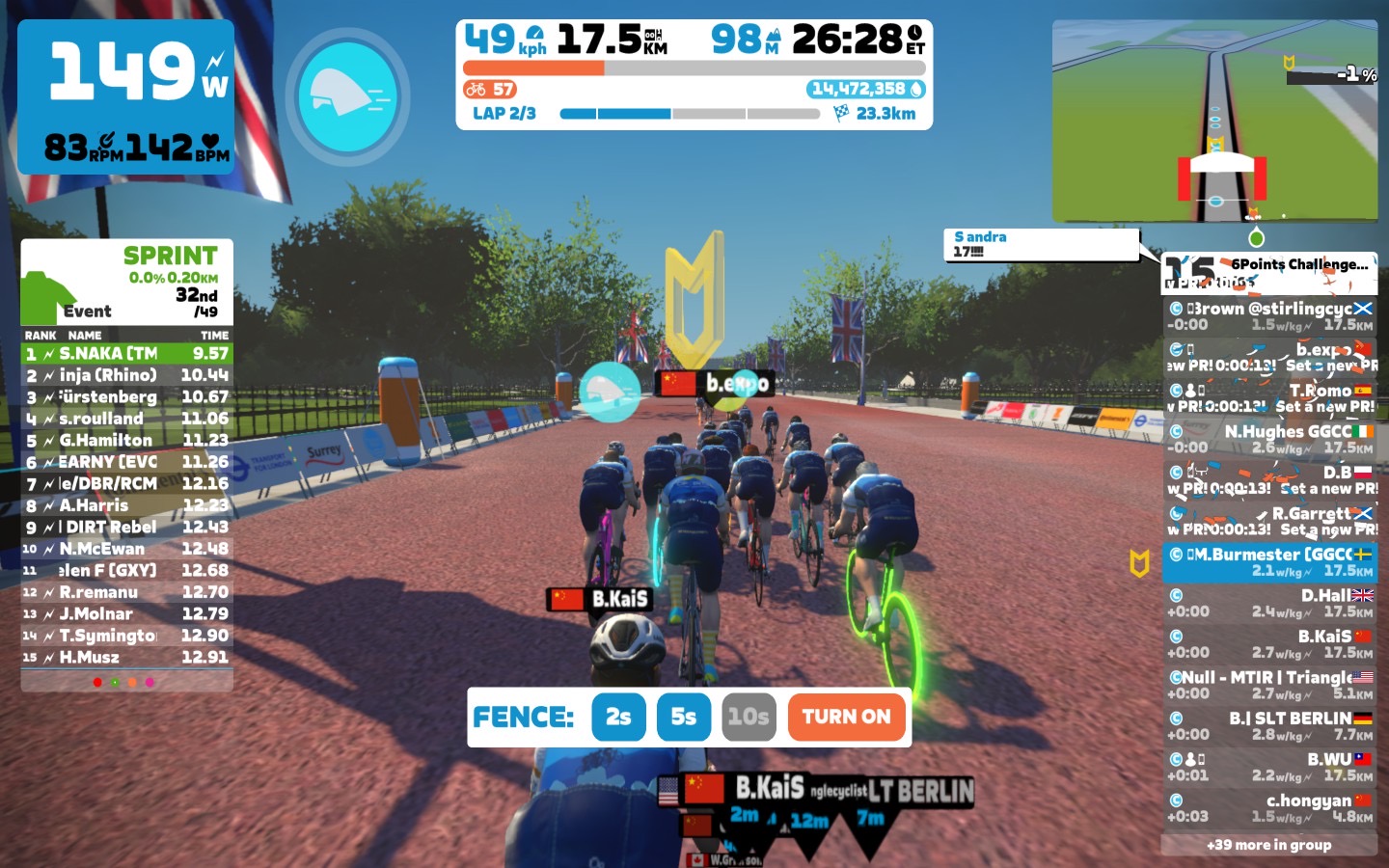Screen dimensions: 1389x868
Task: Expand the +39 more in group row
Action: tap(1268, 845)
